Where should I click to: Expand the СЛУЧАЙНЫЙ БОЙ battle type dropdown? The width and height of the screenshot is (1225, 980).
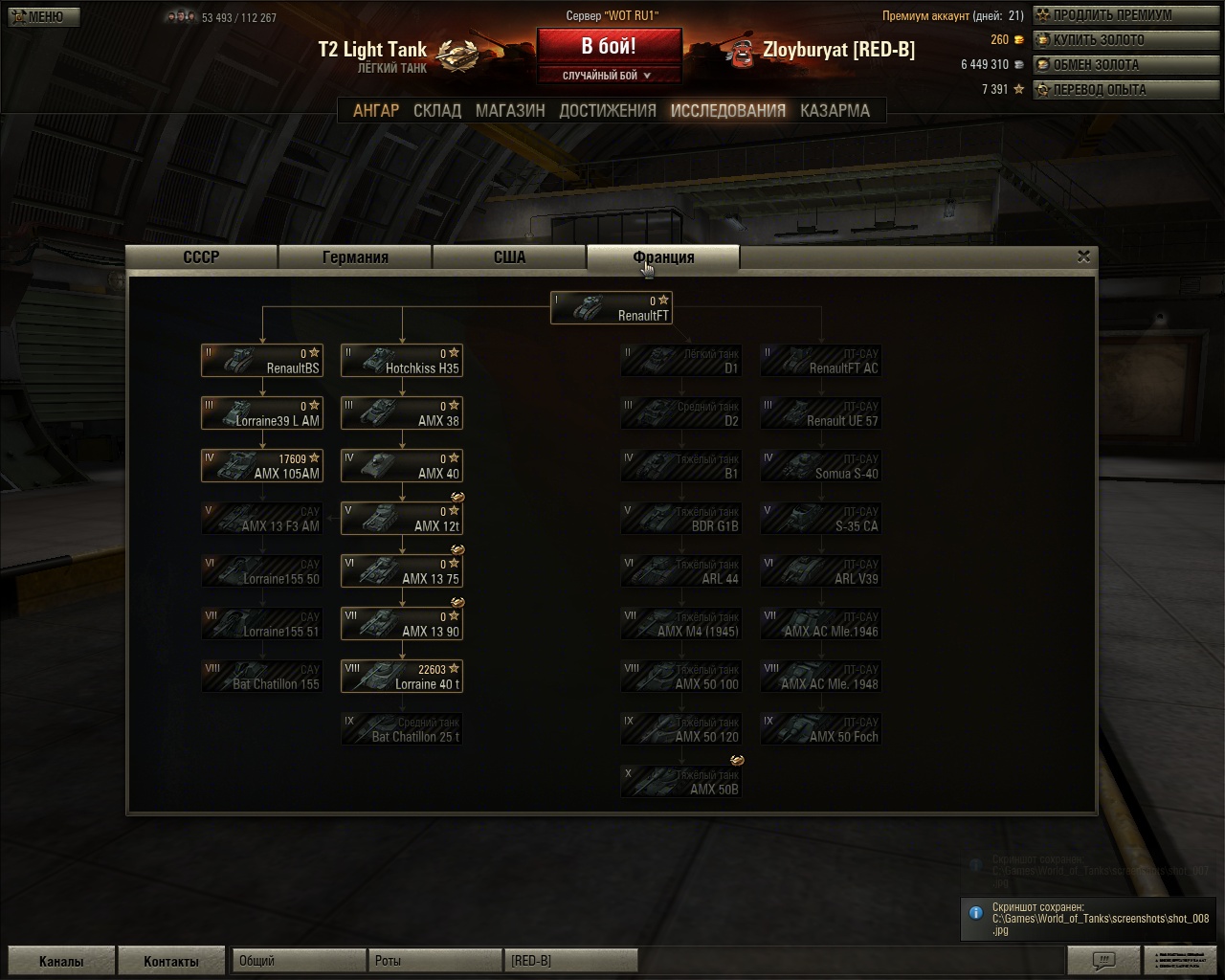[609, 76]
